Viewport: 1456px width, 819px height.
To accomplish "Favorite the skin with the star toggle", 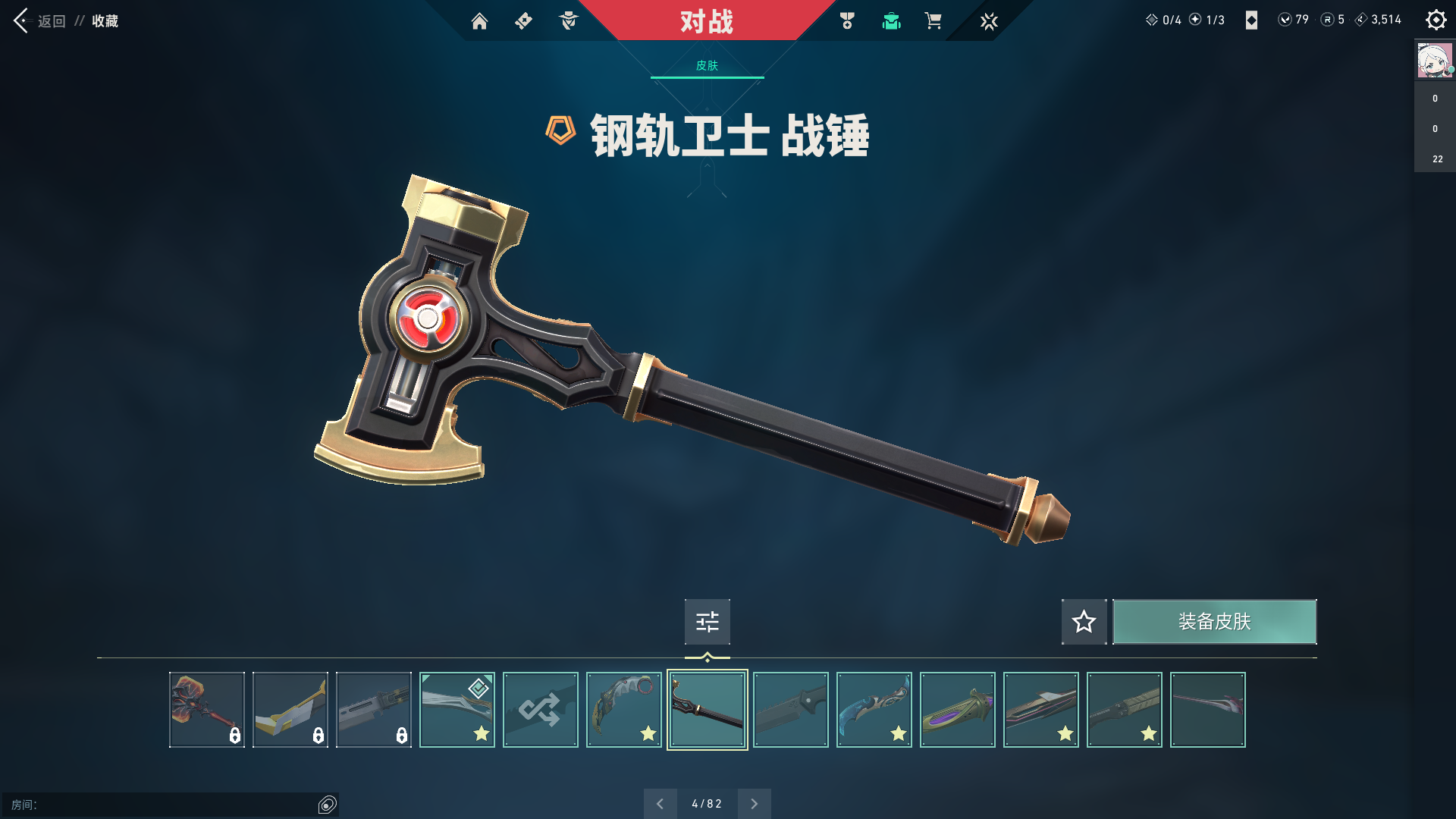I will tap(1084, 621).
